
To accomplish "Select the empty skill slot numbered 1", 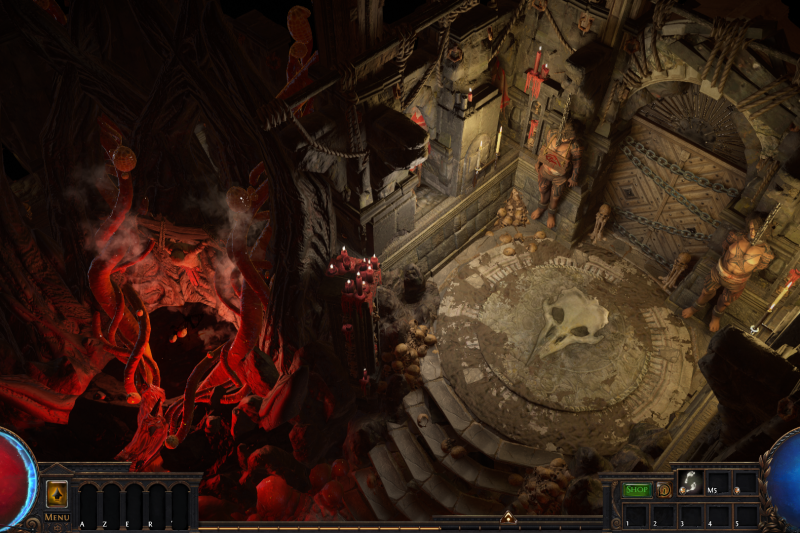I will pyautogui.click(x=635, y=513).
